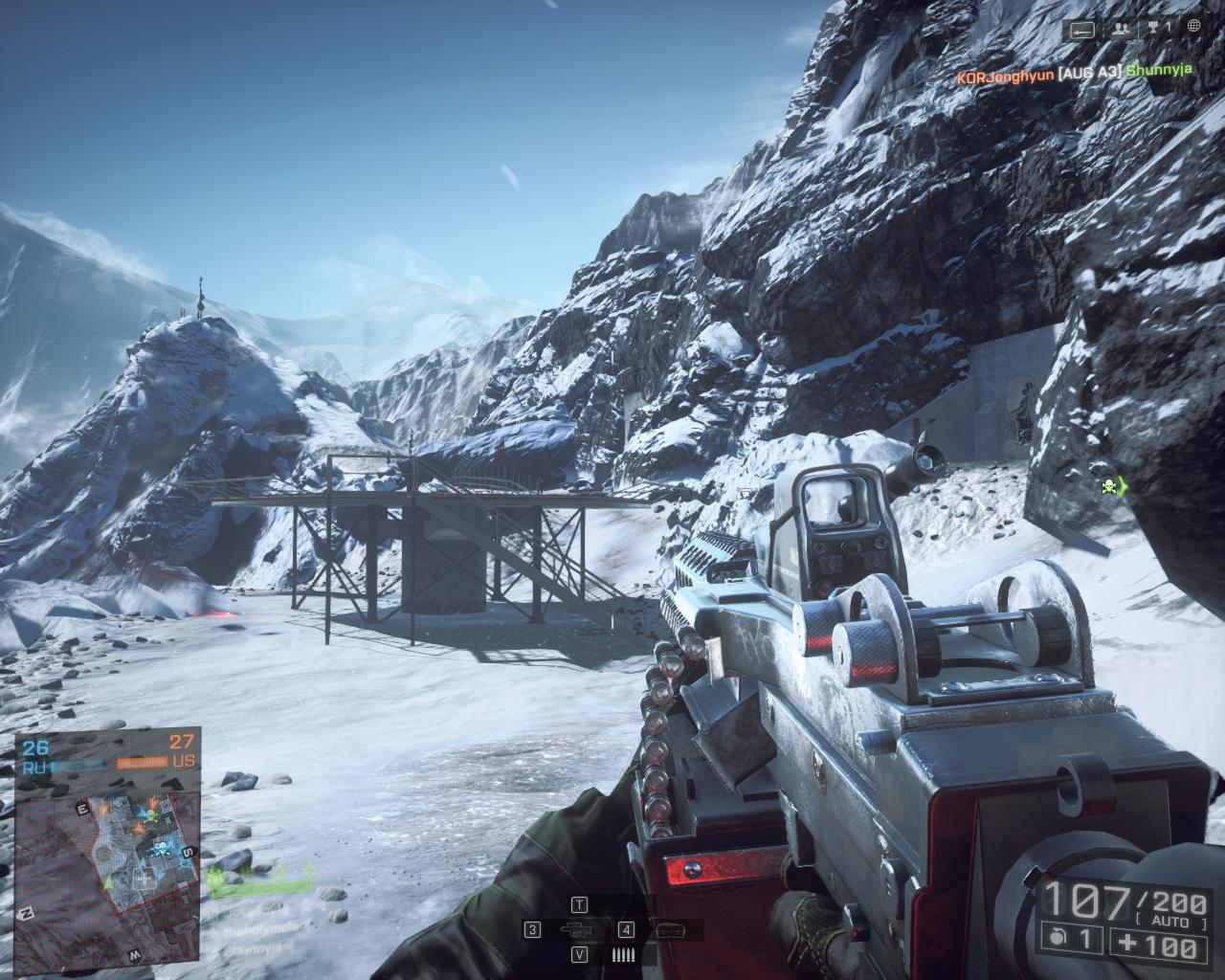The image size is (1225, 980).
Task: Open the squad members icon
Action: [x=1120, y=30]
